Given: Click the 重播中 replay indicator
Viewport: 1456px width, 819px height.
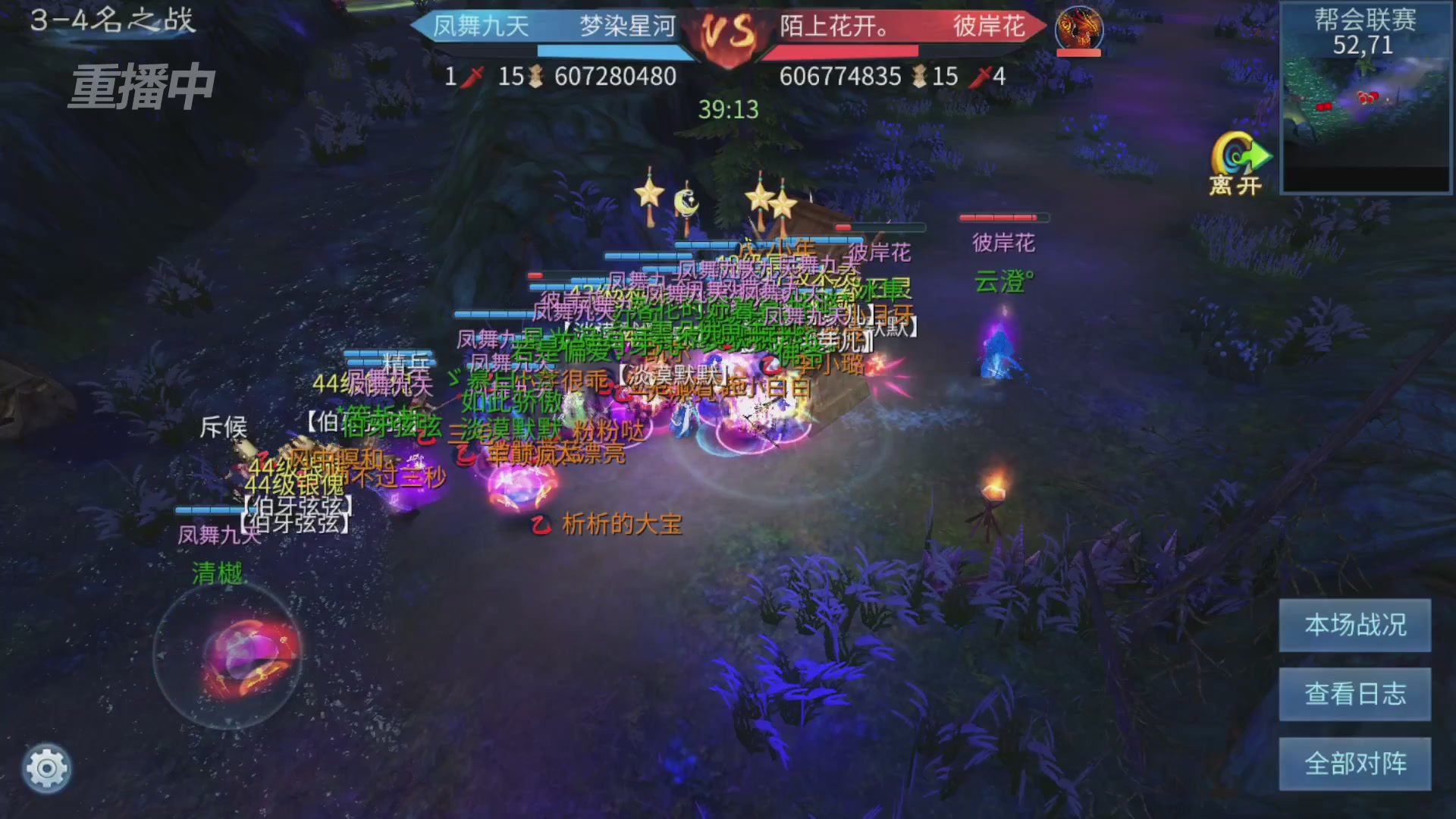Looking at the screenshot, I should pos(141,86).
